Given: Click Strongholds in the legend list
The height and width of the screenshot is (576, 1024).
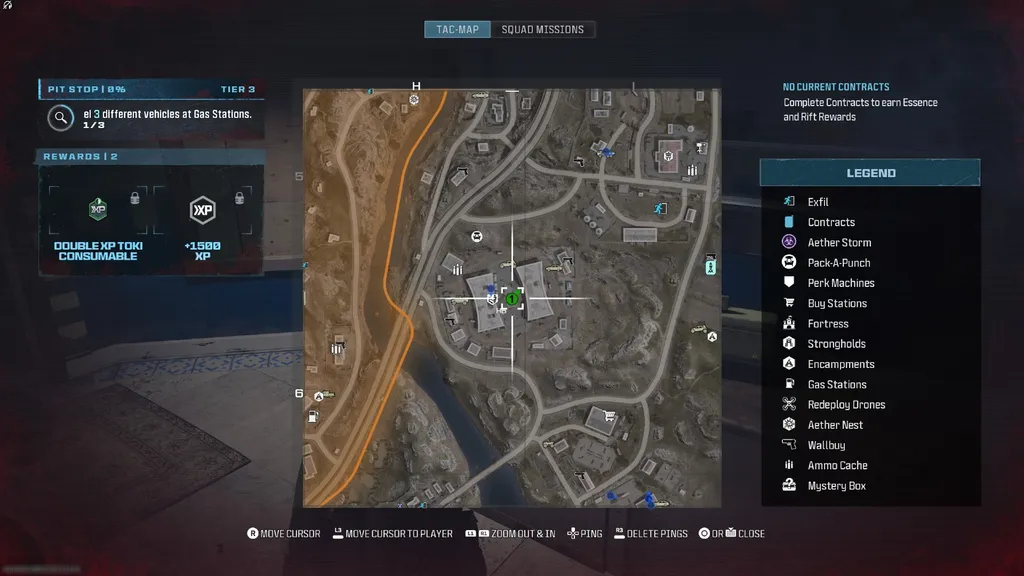Looking at the screenshot, I should 837,344.
